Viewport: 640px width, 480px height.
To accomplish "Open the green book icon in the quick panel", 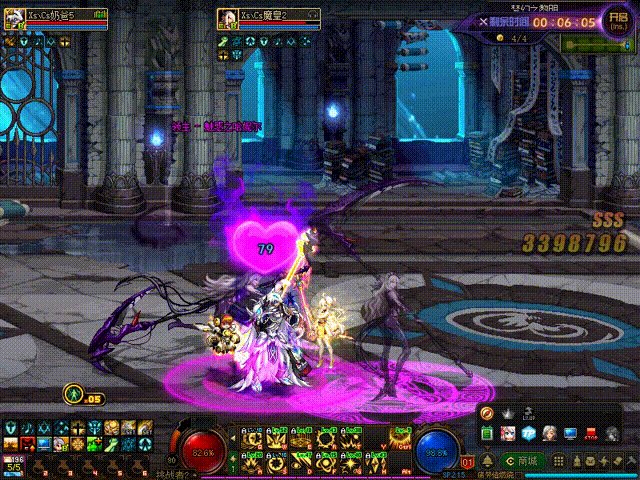I will (x=488, y=433).
